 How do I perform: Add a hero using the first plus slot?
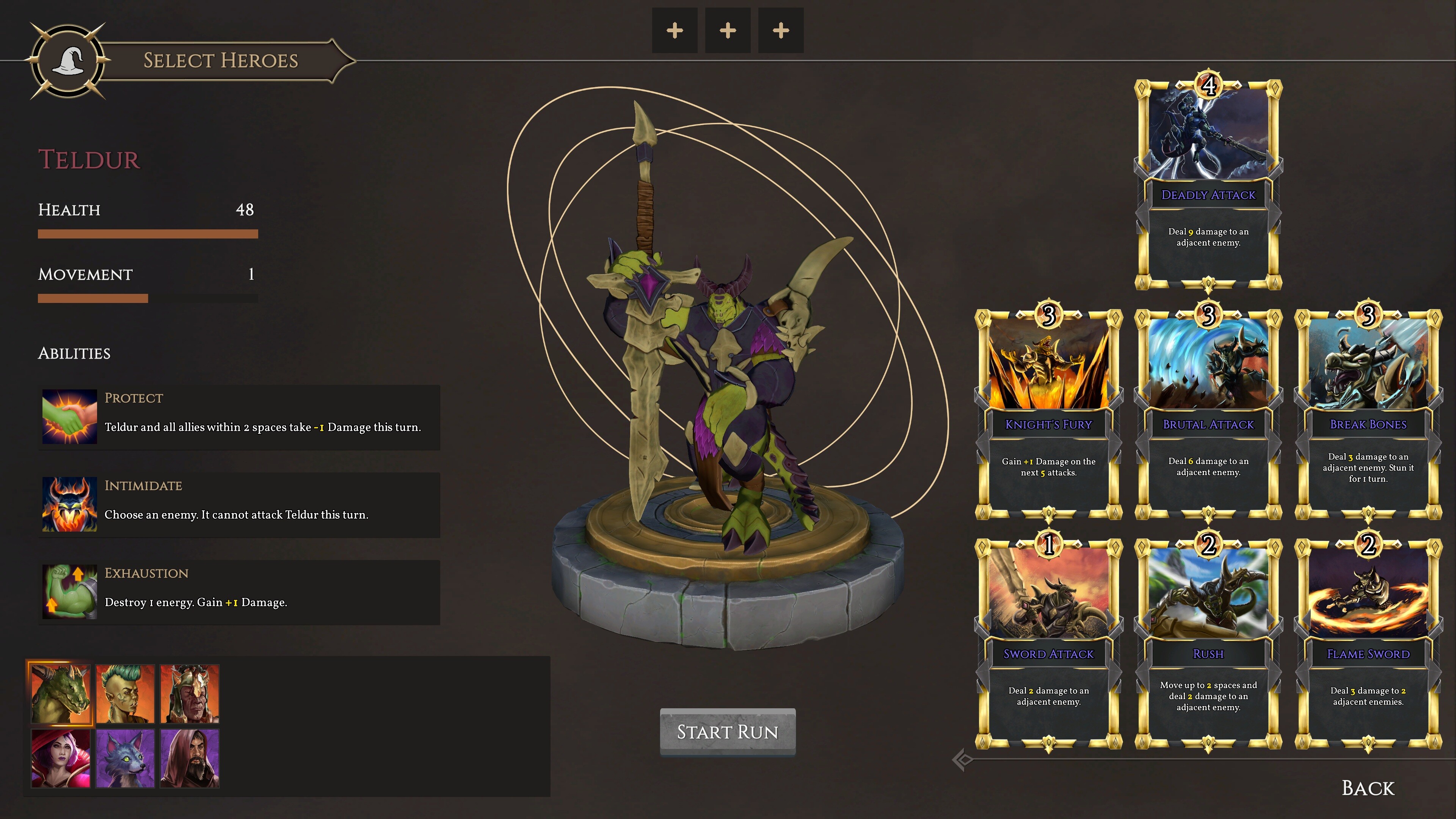click(x=674, y=31)
